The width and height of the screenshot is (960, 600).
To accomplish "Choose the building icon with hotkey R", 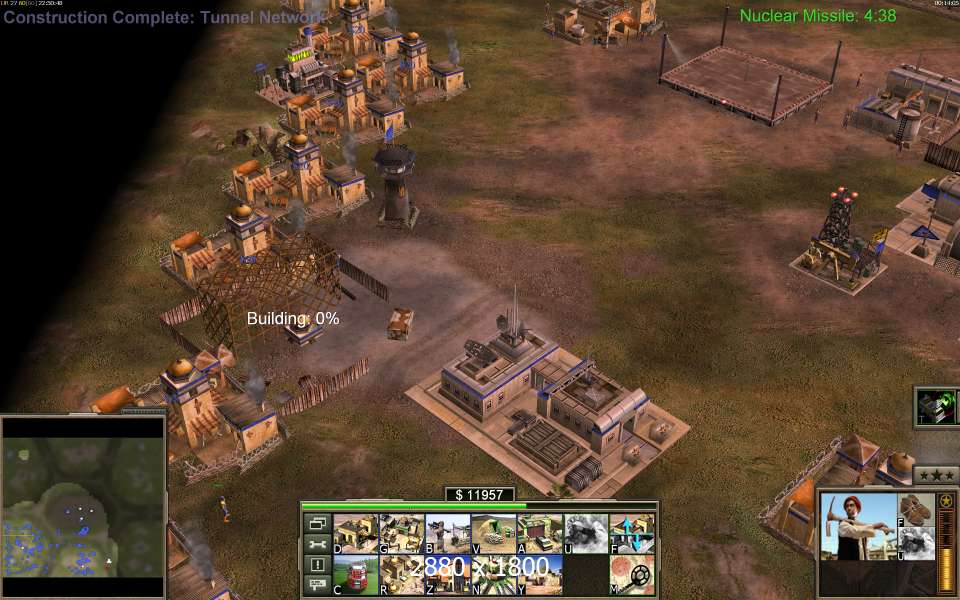I will (x=401, y=574).
